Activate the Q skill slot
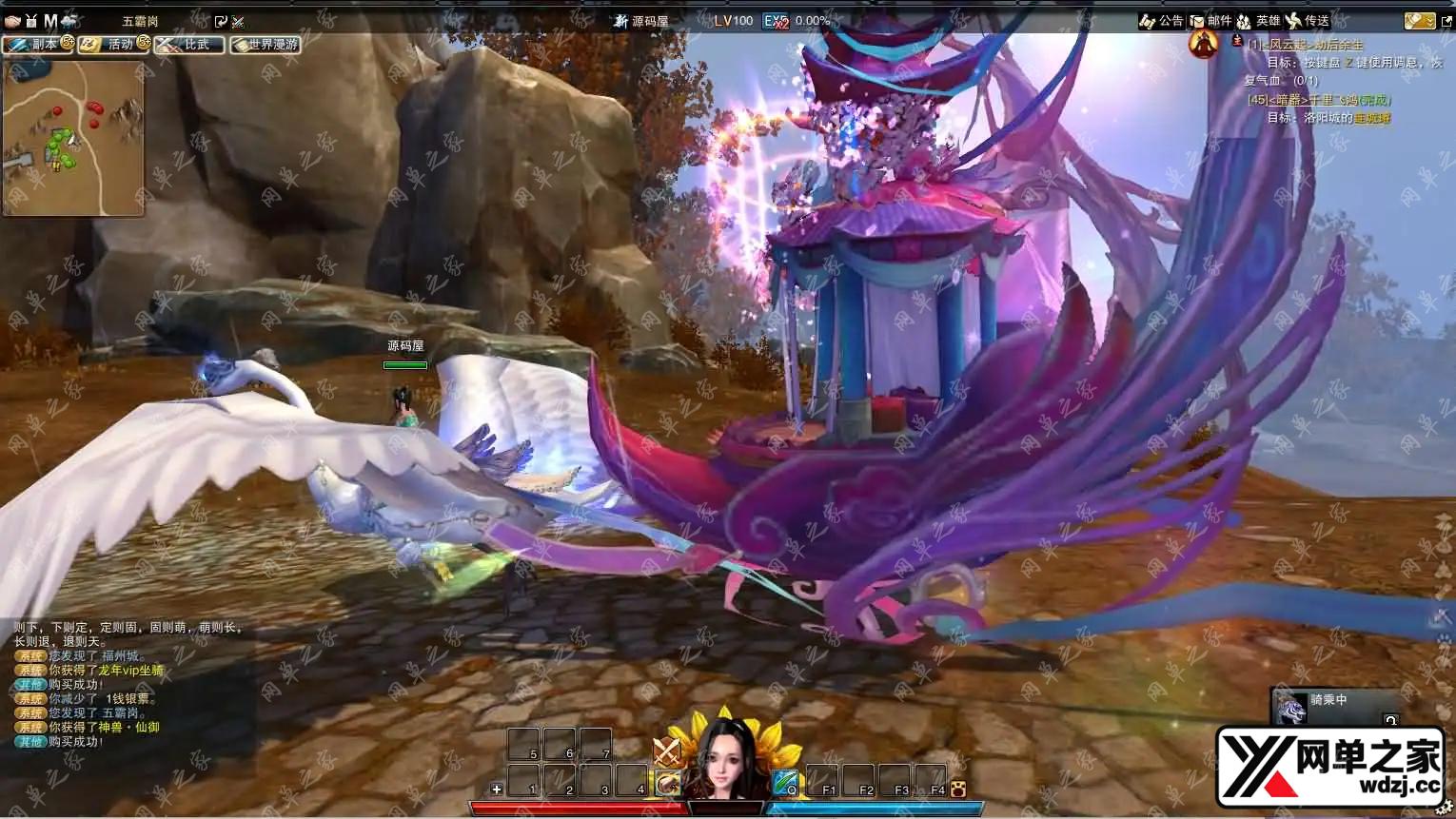Image resolution: width=1456 pixels, height=819 pixels. [785, 782]
